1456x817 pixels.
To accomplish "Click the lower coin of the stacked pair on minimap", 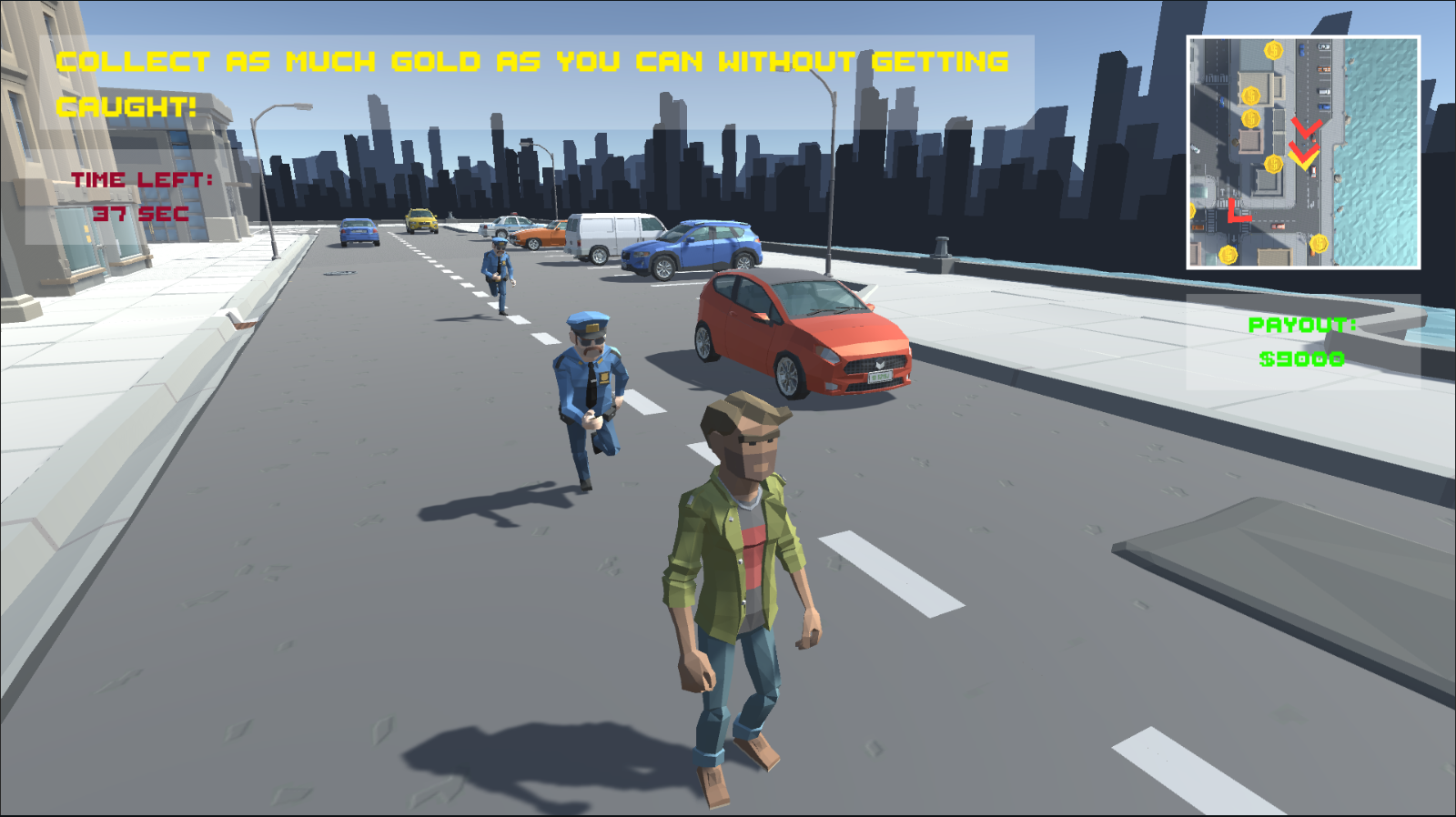I will click(x=1250, y=117).
